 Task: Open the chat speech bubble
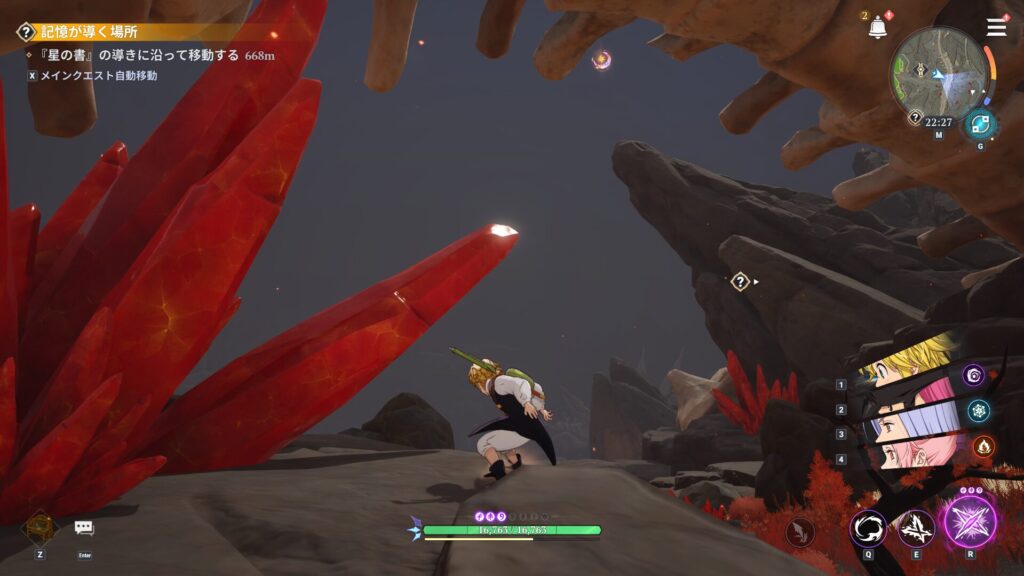pos(84,528)
